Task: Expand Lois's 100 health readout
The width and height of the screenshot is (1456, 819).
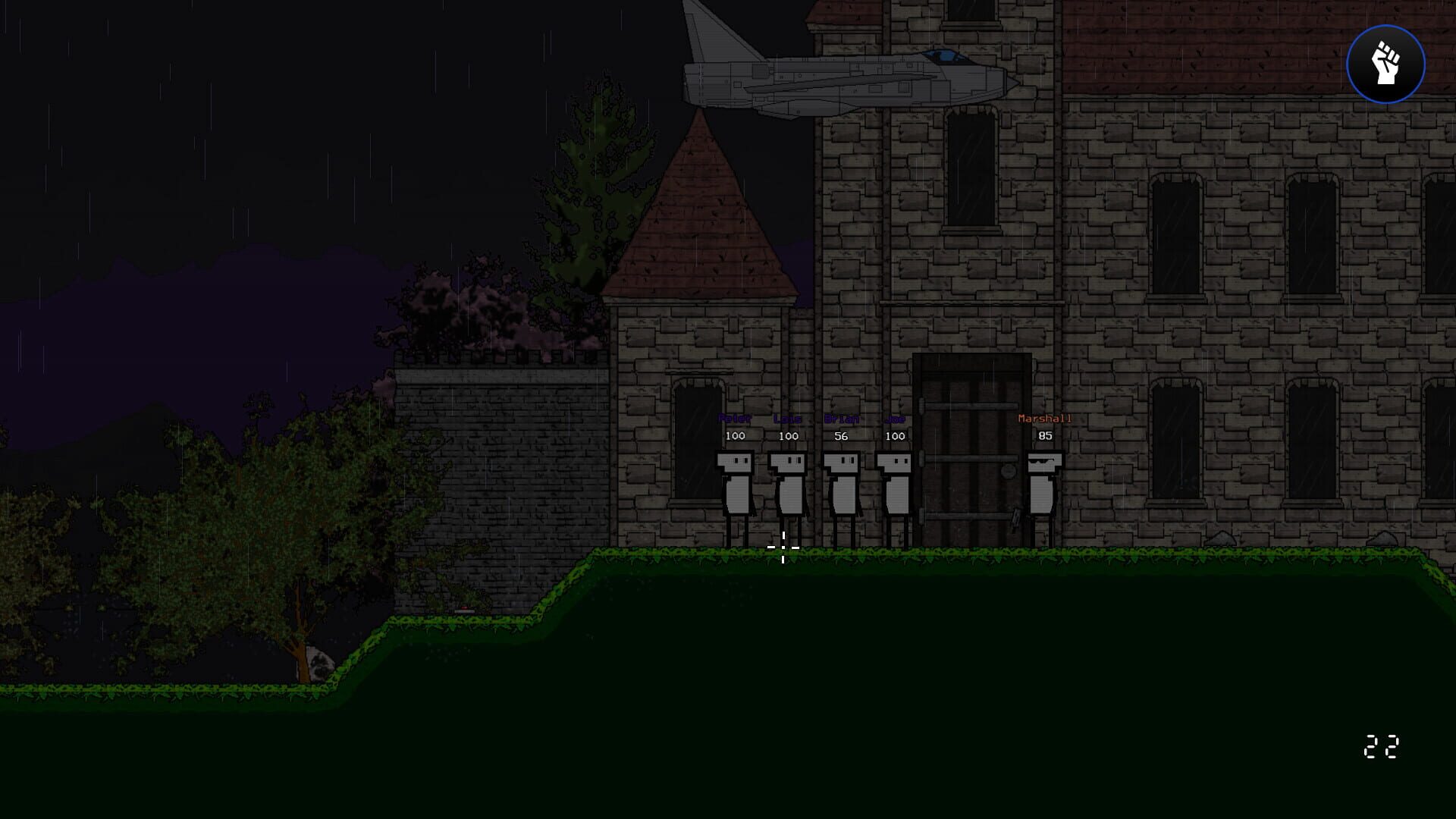Action: [789, 436]
